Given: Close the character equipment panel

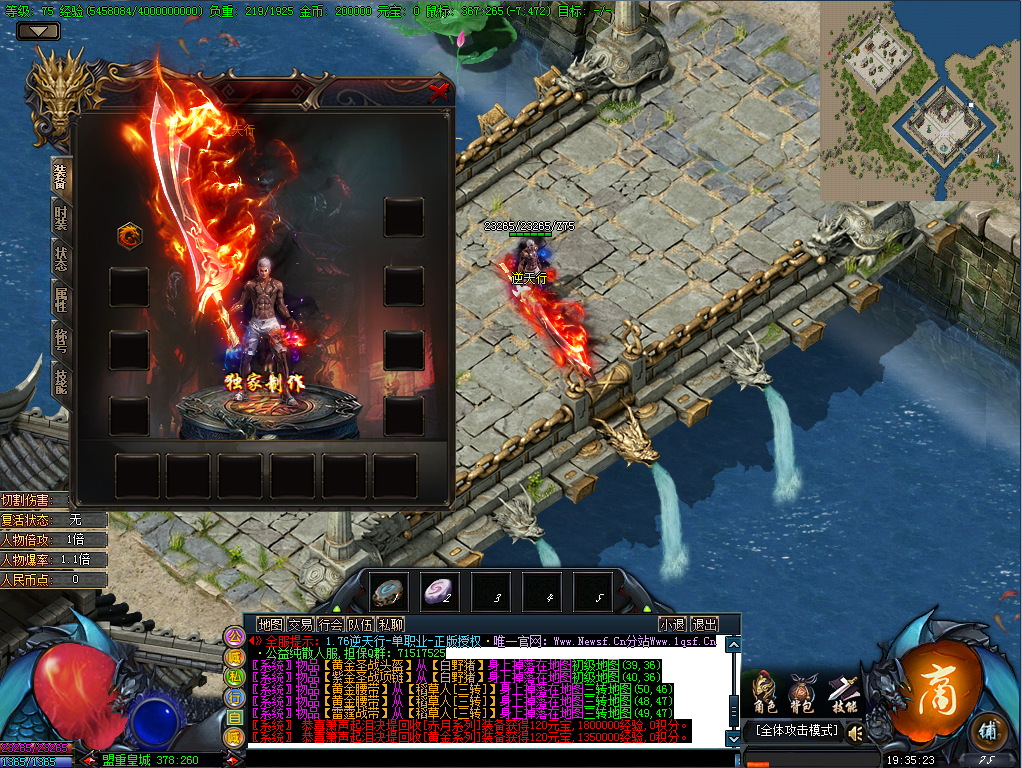Looking at the screenshot, I should click(438, 93).
